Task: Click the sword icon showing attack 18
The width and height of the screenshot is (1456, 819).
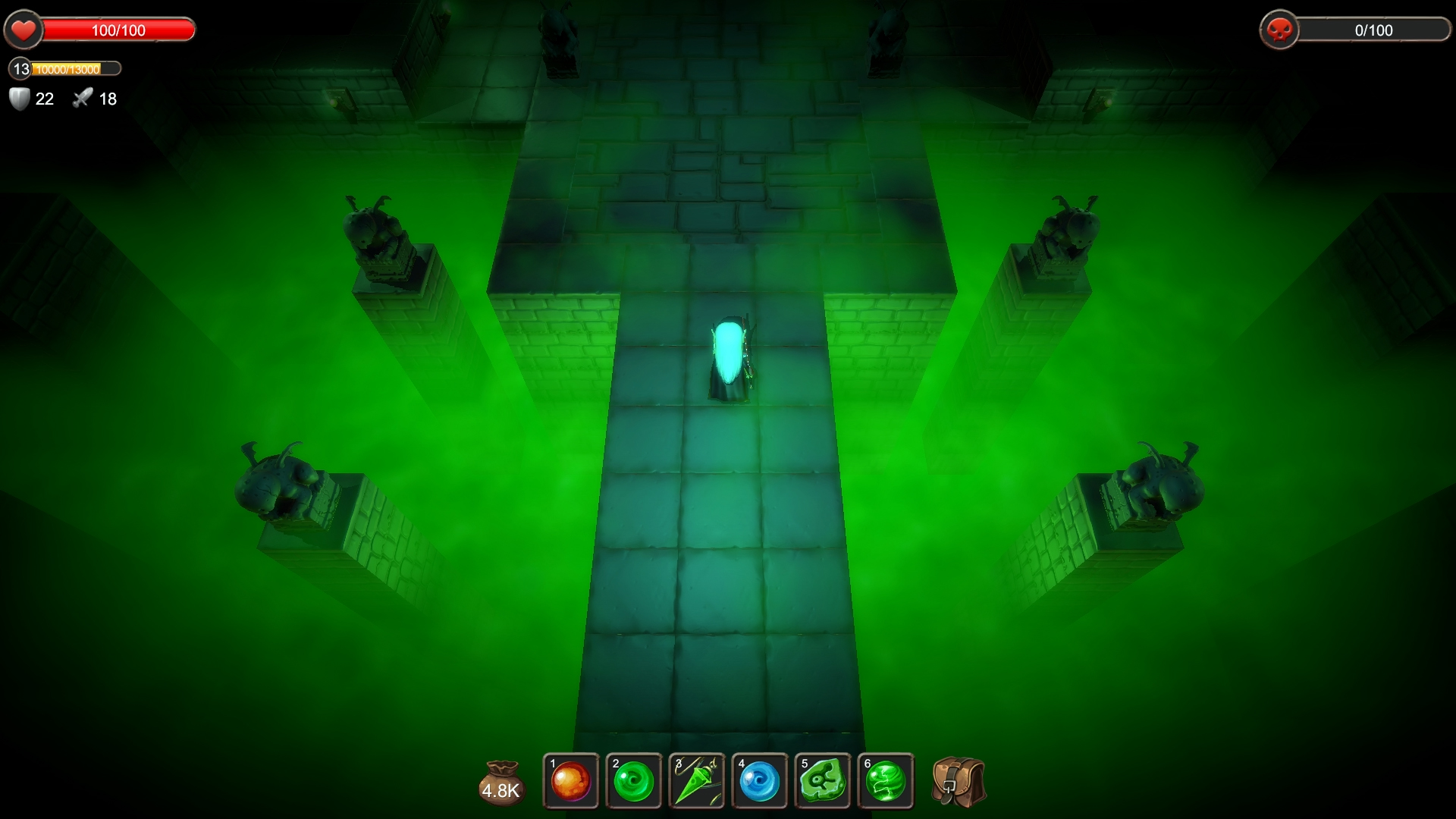Action: (82, 98)
